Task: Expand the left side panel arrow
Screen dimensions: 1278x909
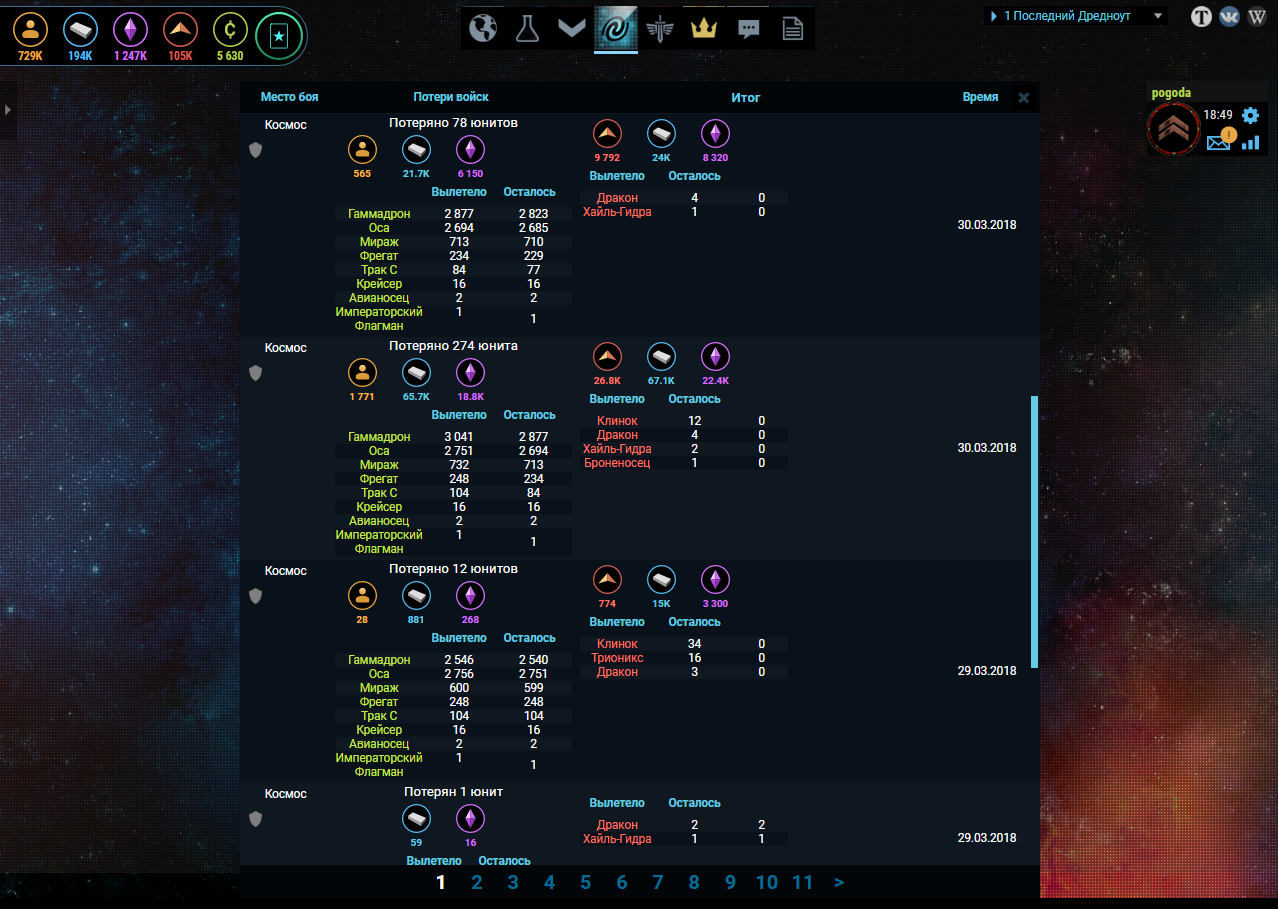Action: (7, 109)
